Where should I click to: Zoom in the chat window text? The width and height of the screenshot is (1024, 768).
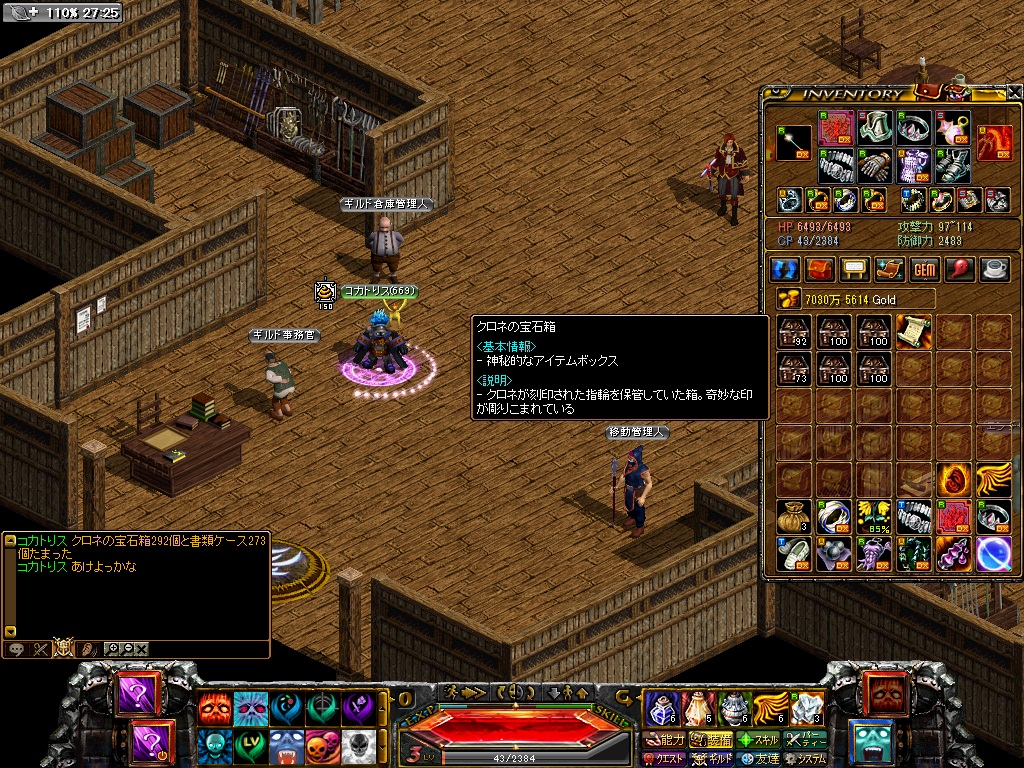coord(112,648)
